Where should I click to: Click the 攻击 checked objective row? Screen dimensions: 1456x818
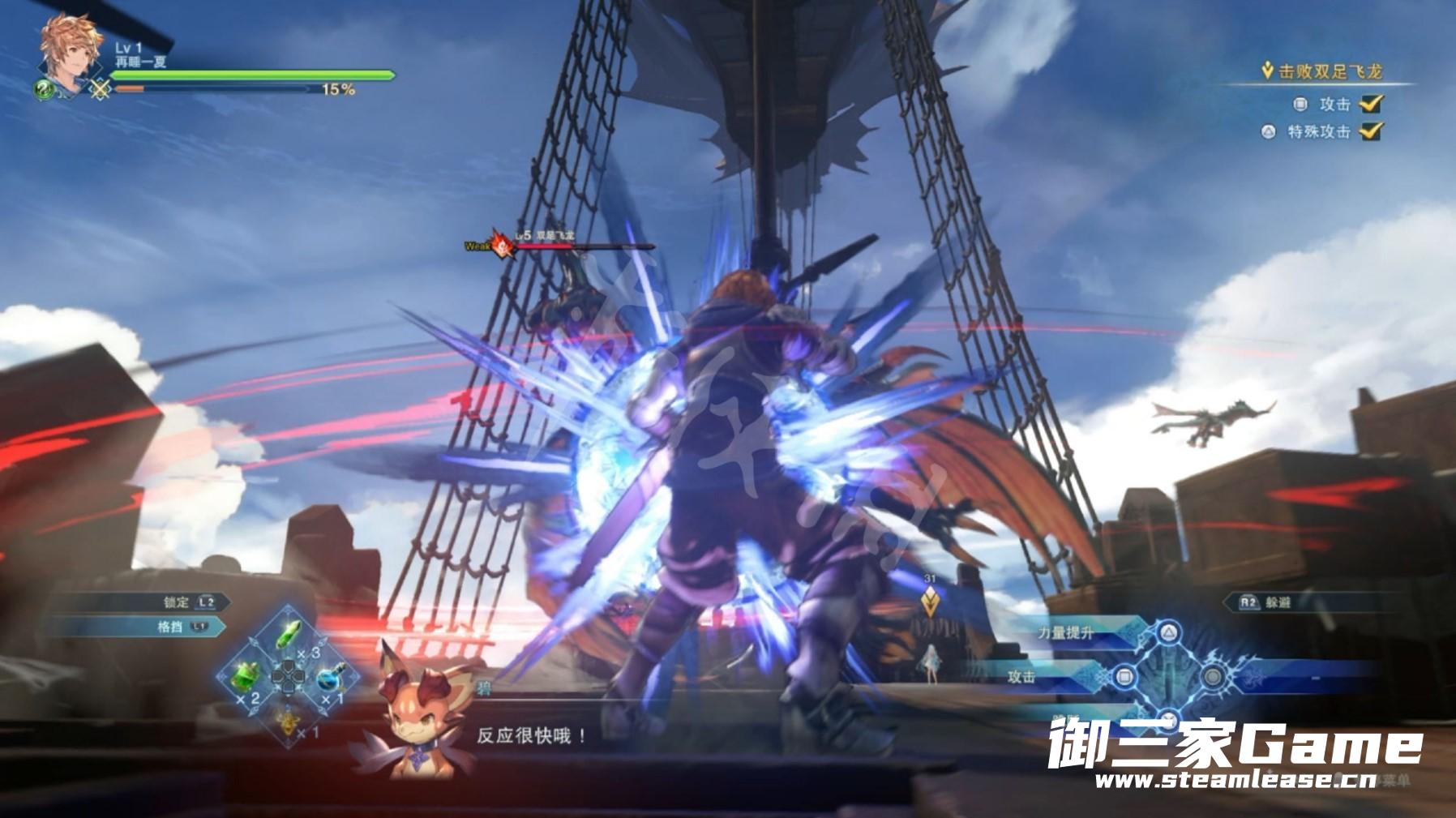tap(1336, 104)
